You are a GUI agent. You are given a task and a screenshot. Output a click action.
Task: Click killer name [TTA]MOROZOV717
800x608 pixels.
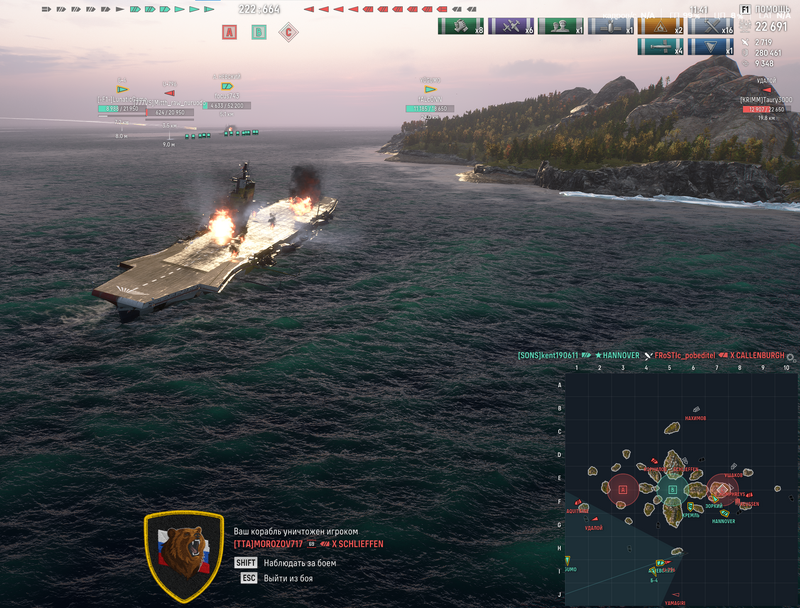click(270, 544)
